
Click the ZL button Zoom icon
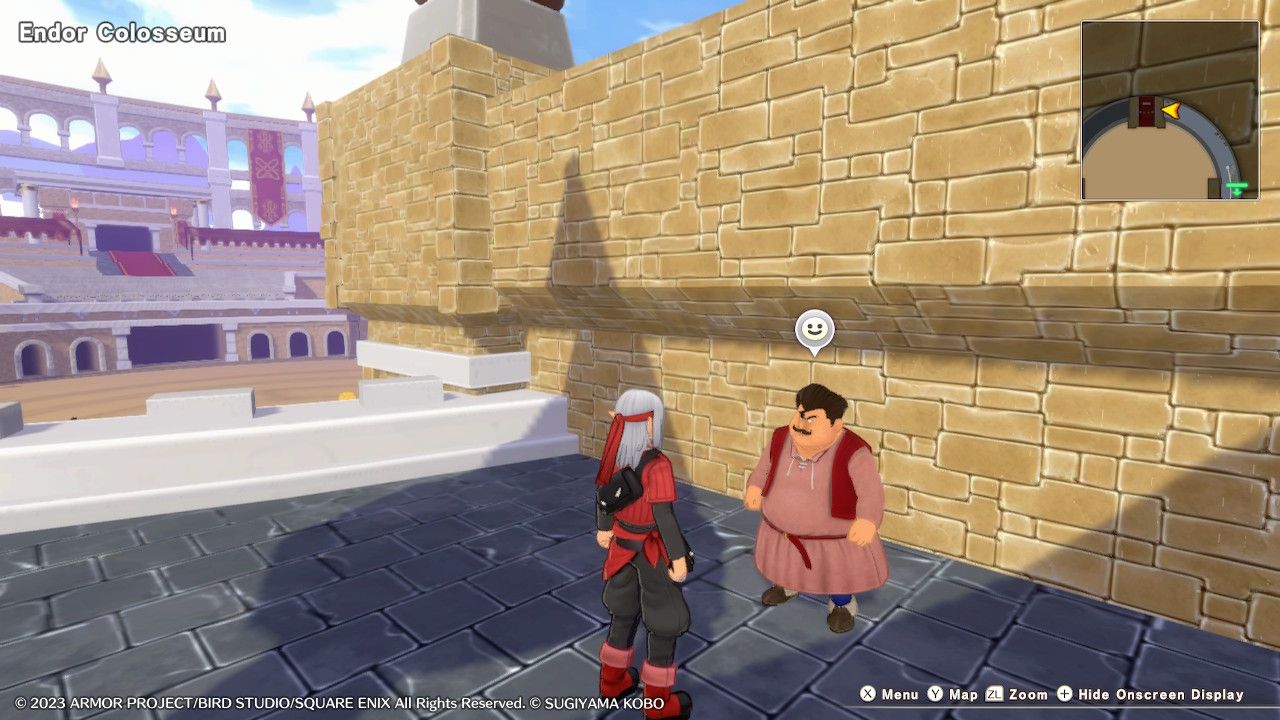pos(995,694)
